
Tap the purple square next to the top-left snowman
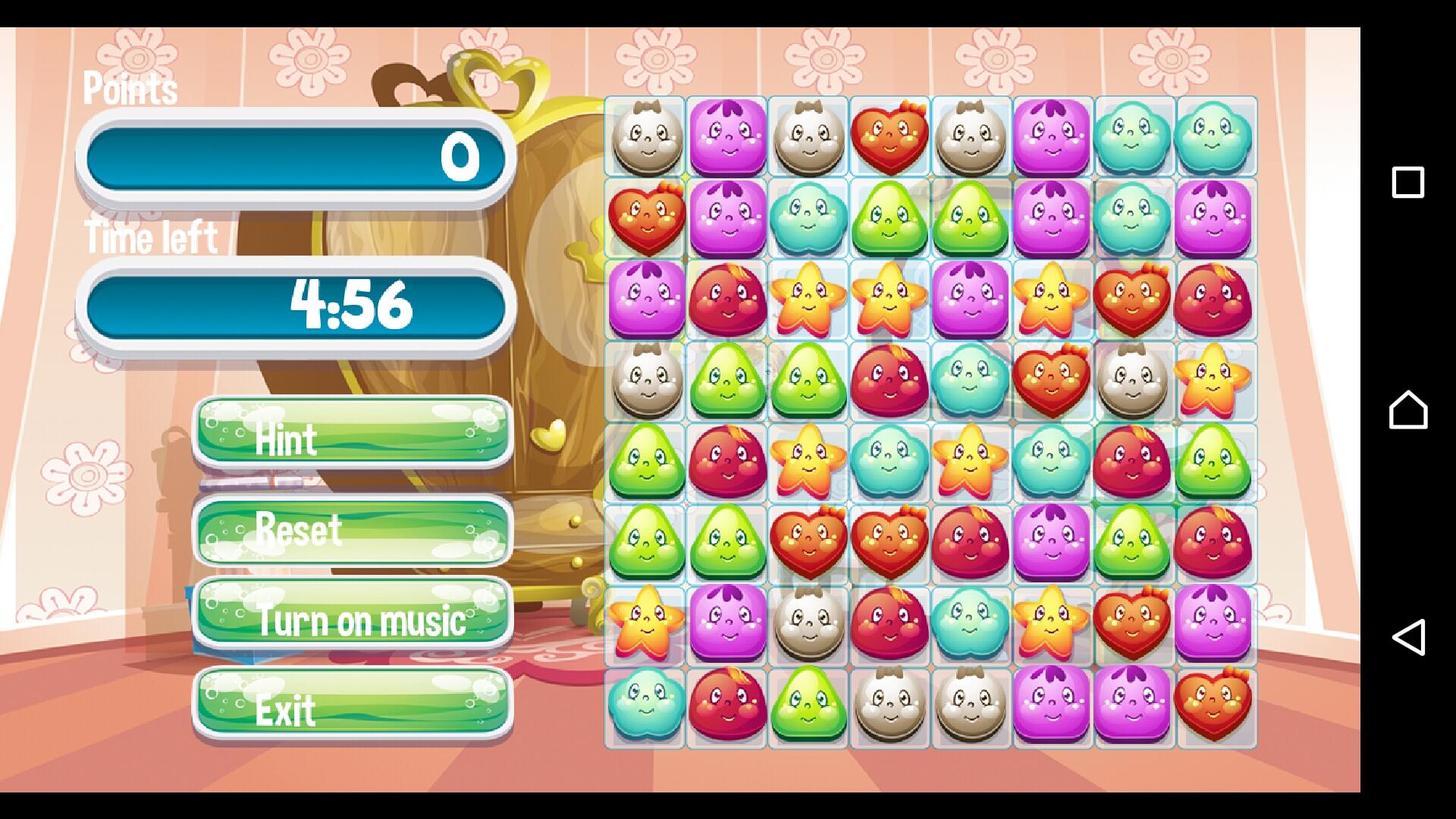pyautogui.click(x=728, y=138)
